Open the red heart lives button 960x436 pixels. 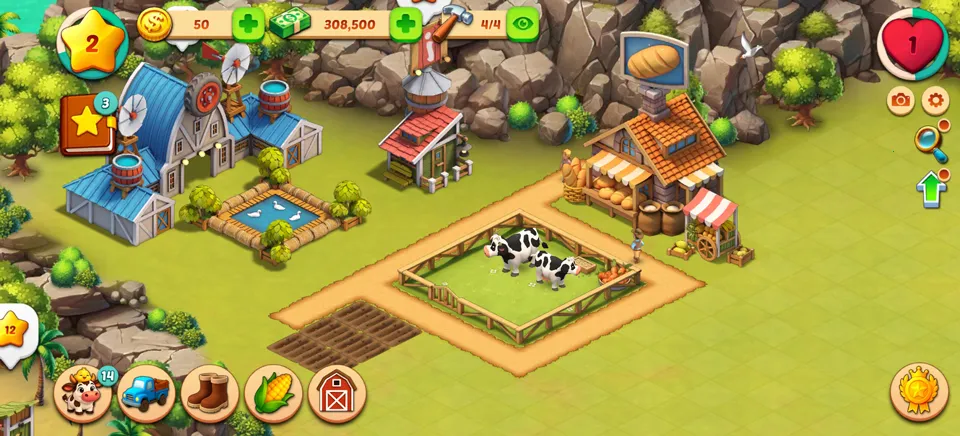tap(912, 45)
